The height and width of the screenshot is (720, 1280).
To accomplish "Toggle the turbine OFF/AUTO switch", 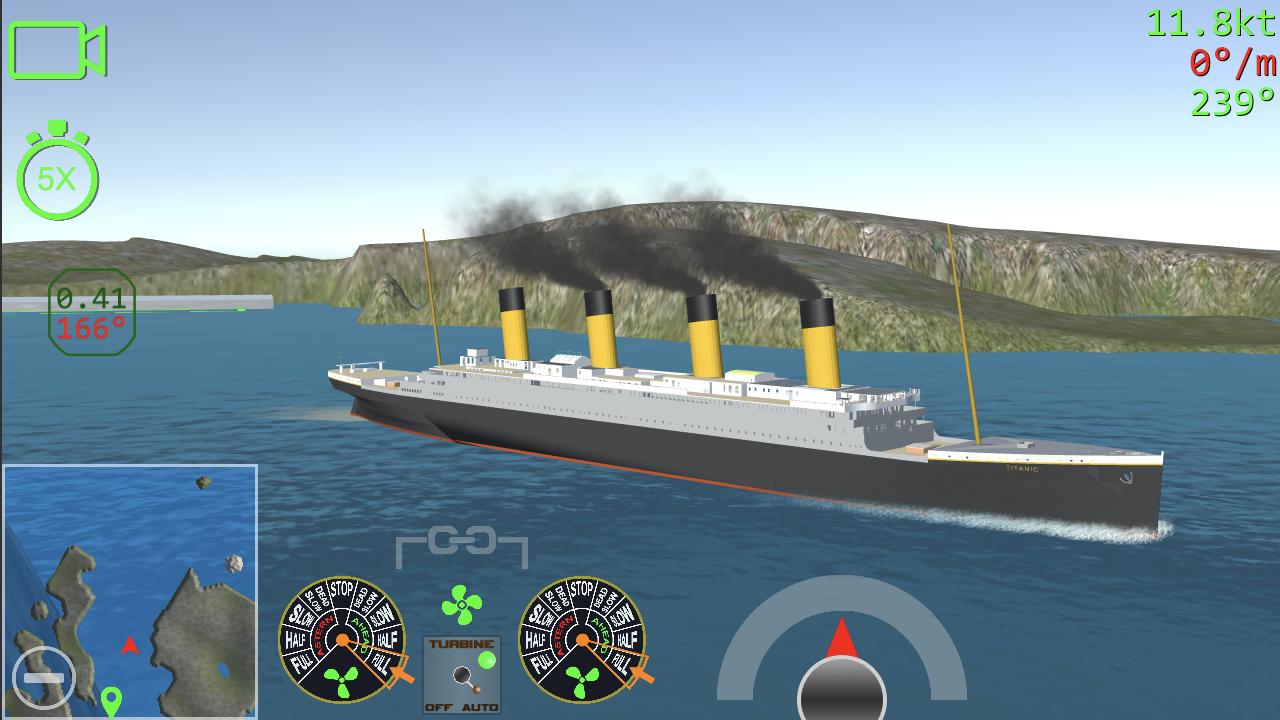I will [x=461, y=674].
